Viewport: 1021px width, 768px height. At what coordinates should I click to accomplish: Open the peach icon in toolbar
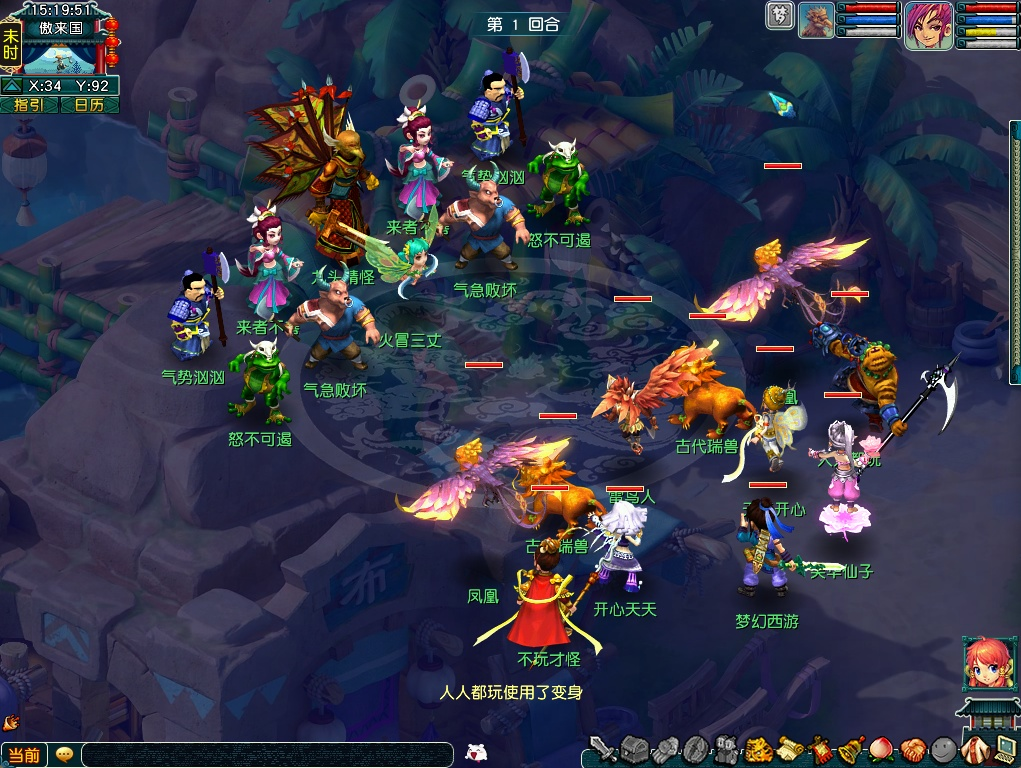point(883,748)
